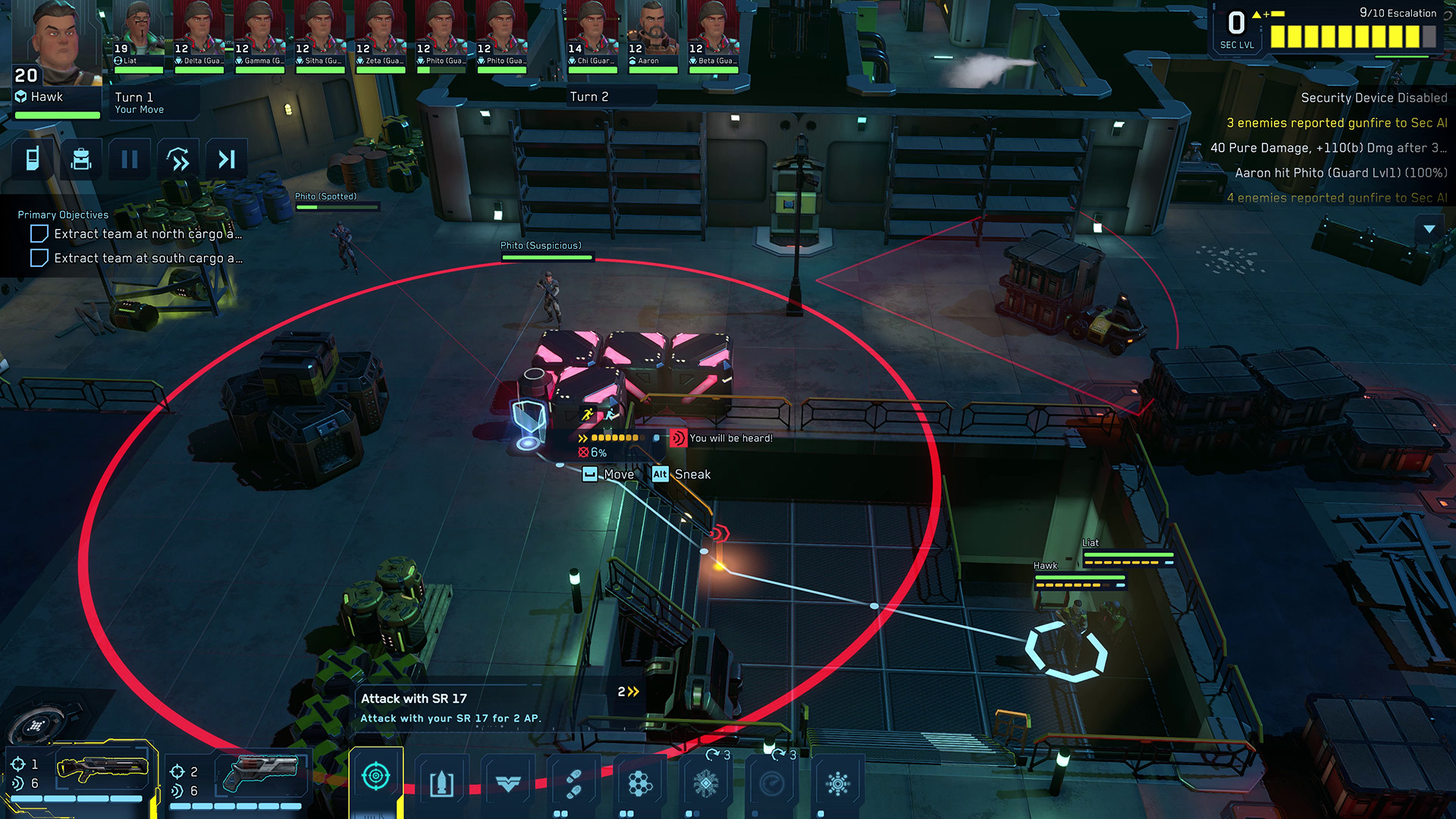Activate the crosshair attack ability
The width and height of the screenshot is (1456, 819).
(x=376, y=777)
